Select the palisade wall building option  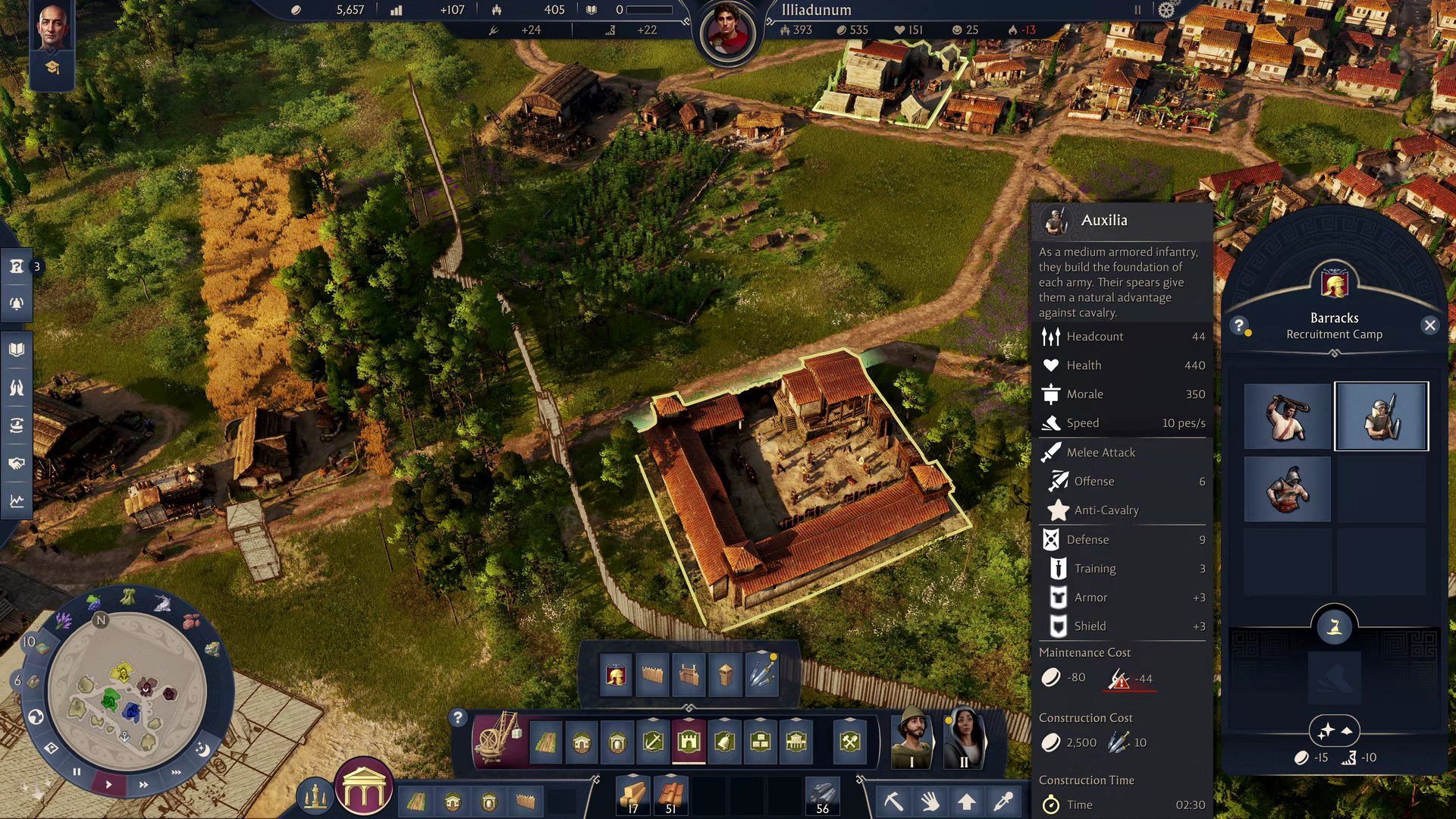(651, 674)
